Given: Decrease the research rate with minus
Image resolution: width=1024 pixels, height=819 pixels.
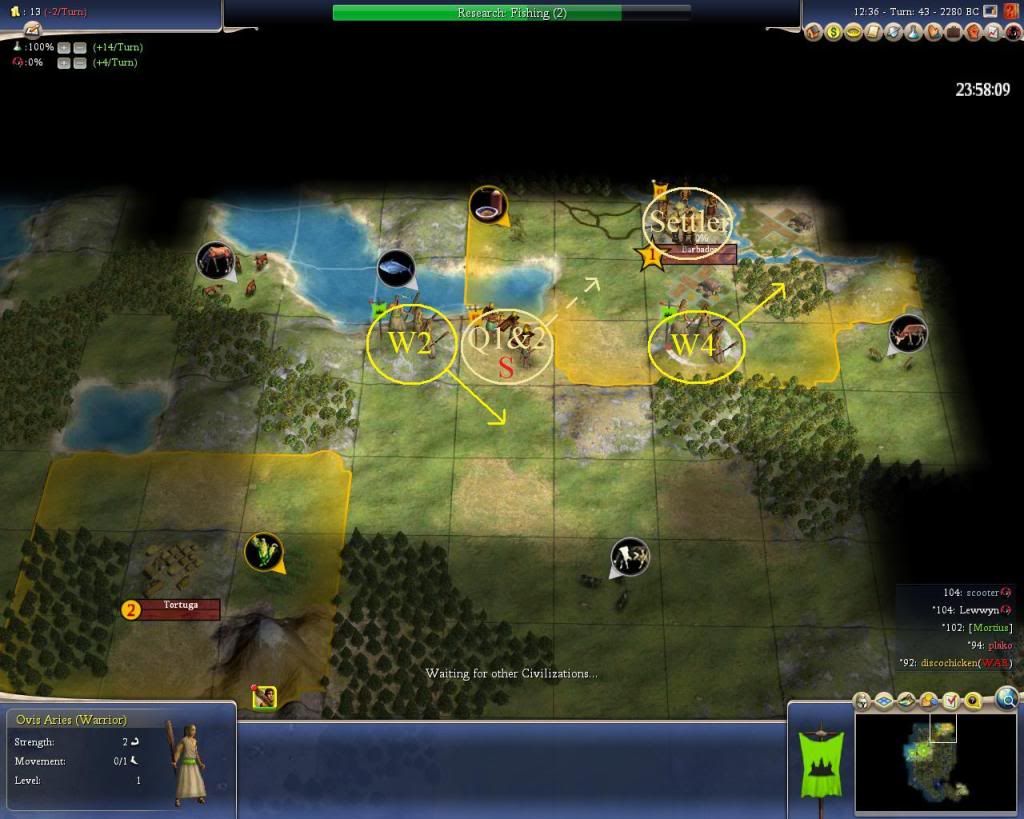Looking at the screenshot, I should [79, 47].
